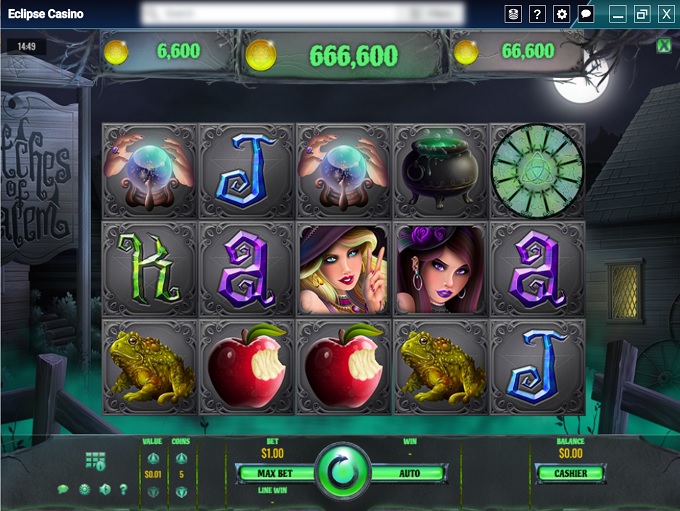680x511 pixels.
Task: Open the CASHIER
Action: pos(570,473)
